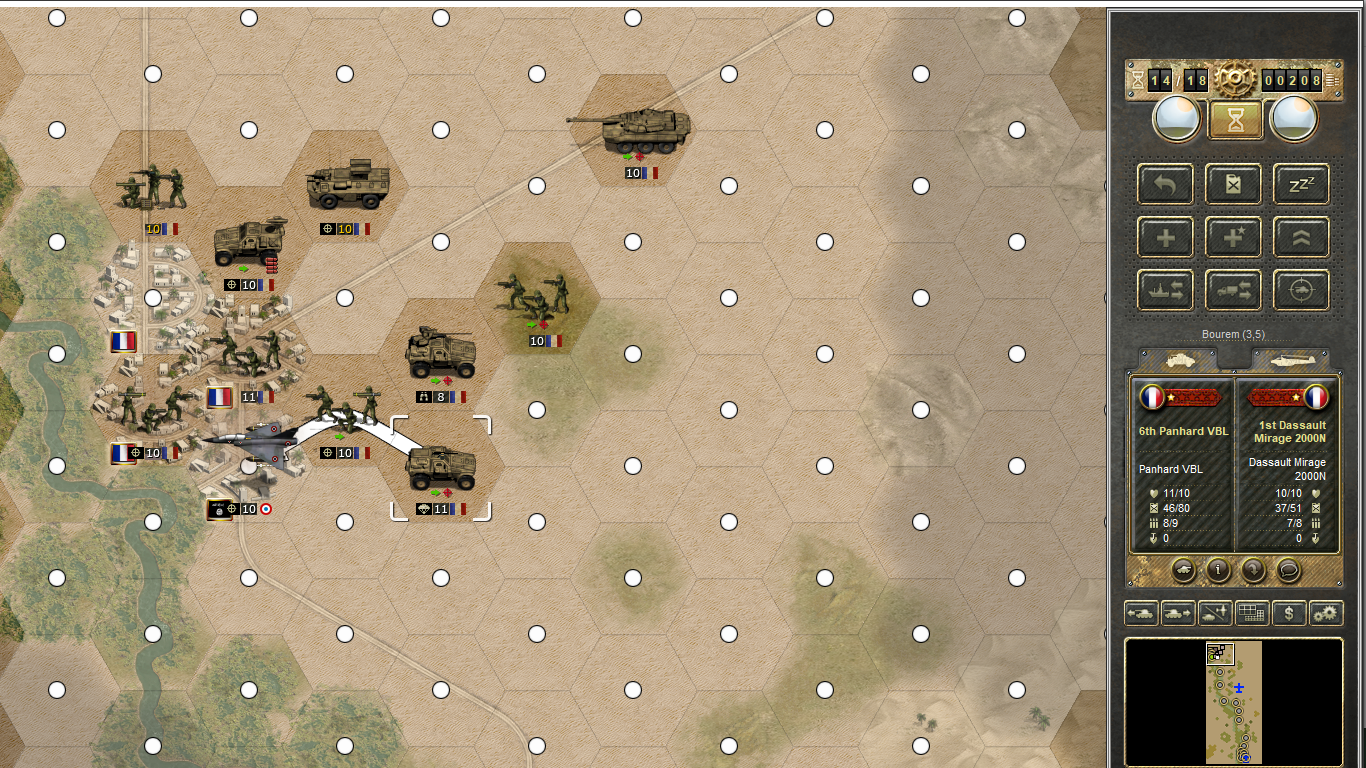1366x768 pixels.
Task: Click the minimap to move the view
Action: pos(1233,702)
